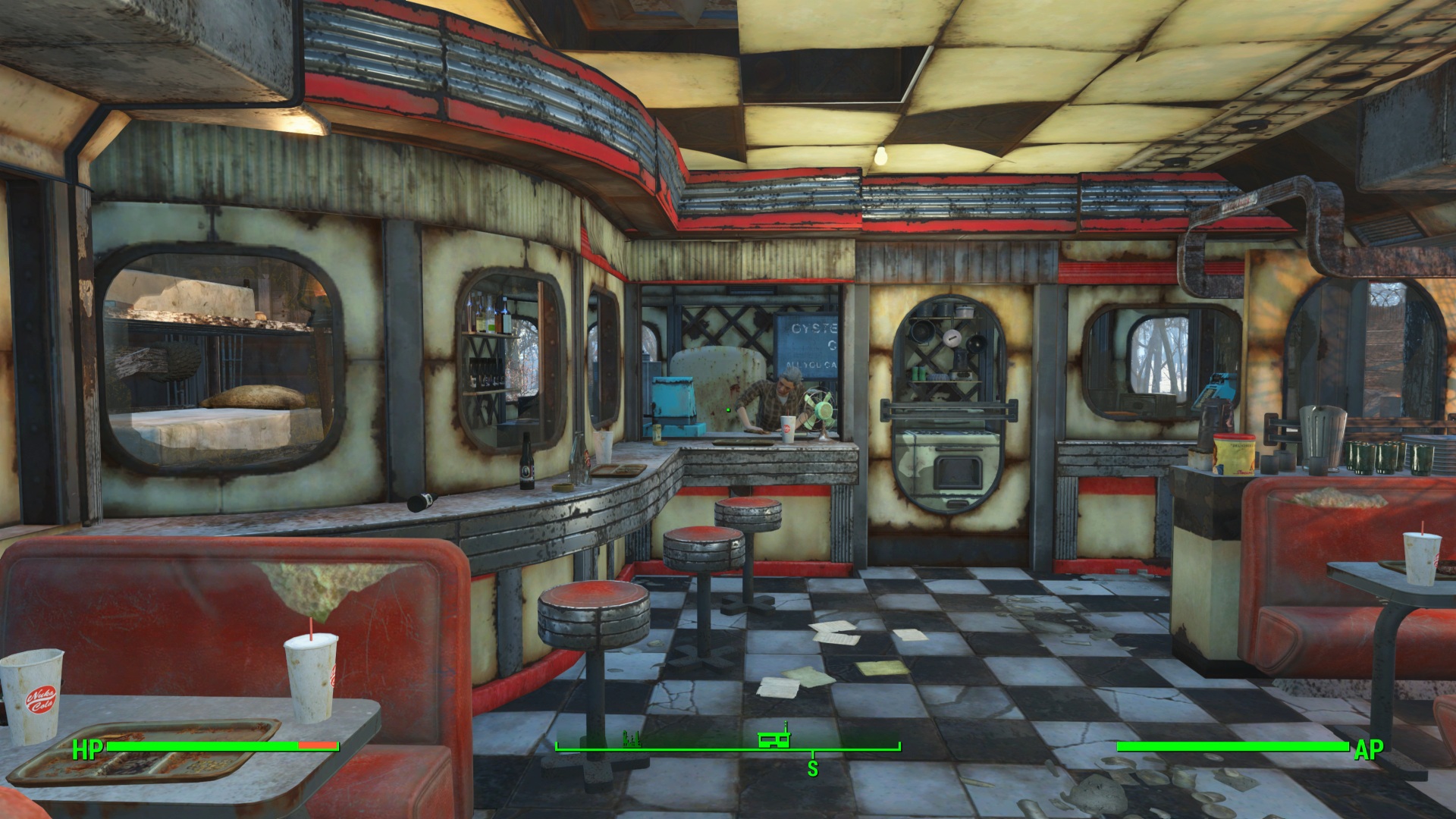This screenshot has width=1456, height=819.
Task: Click the S heading on the compass
Action: [813, 768]
